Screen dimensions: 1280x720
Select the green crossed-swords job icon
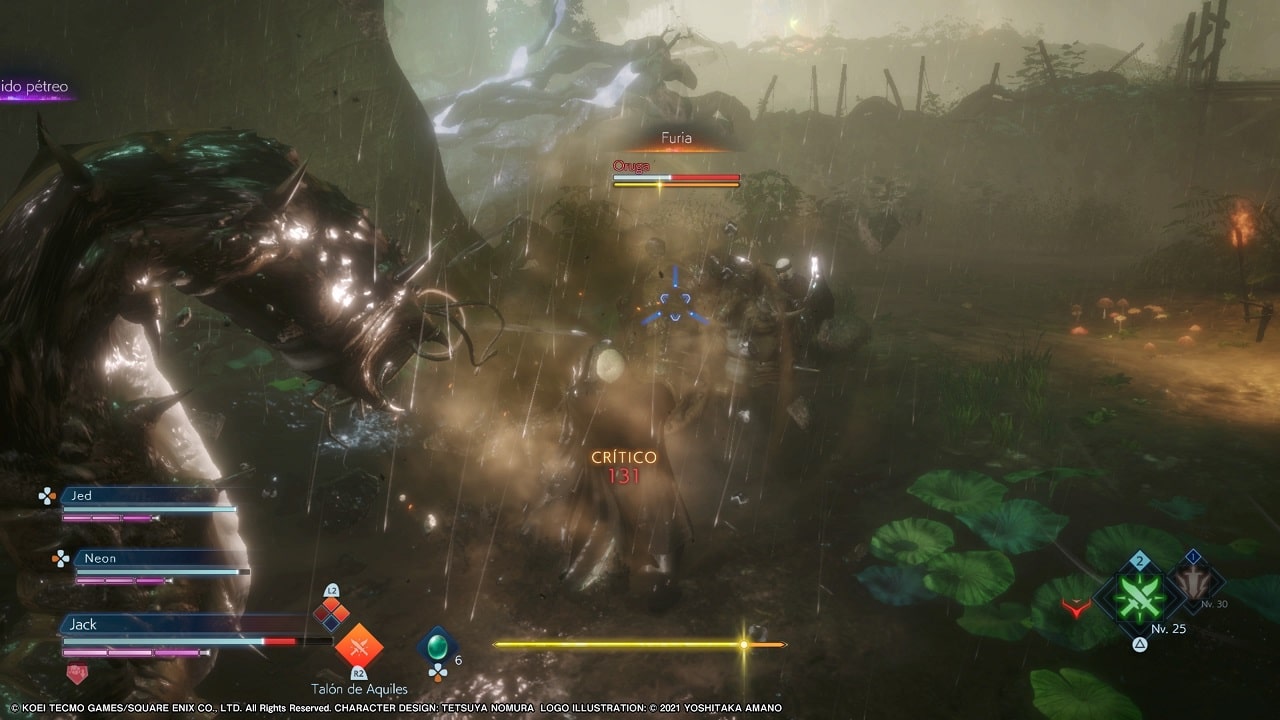pos(1138,597)
